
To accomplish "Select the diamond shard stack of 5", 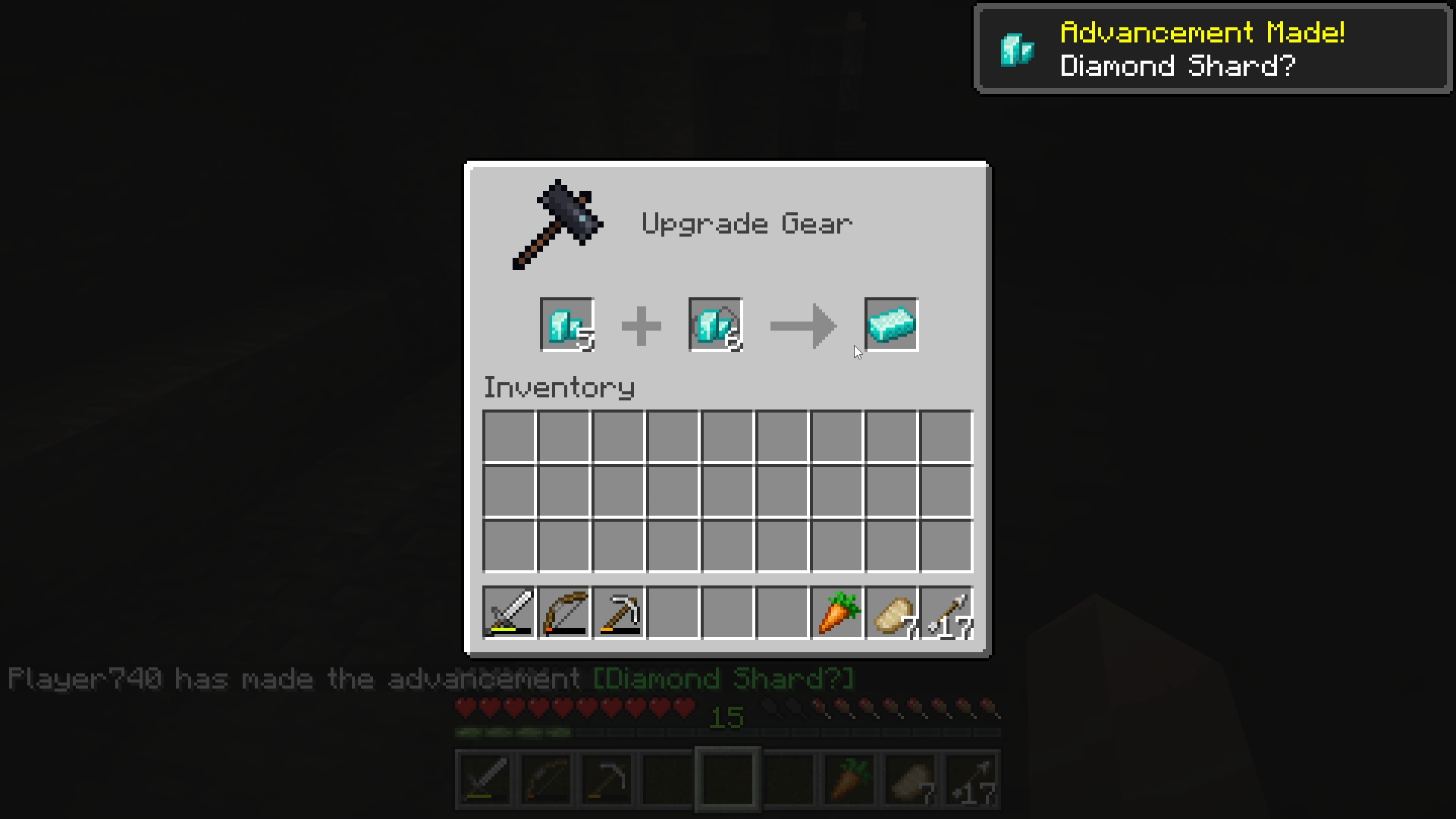I will (567, 325).
